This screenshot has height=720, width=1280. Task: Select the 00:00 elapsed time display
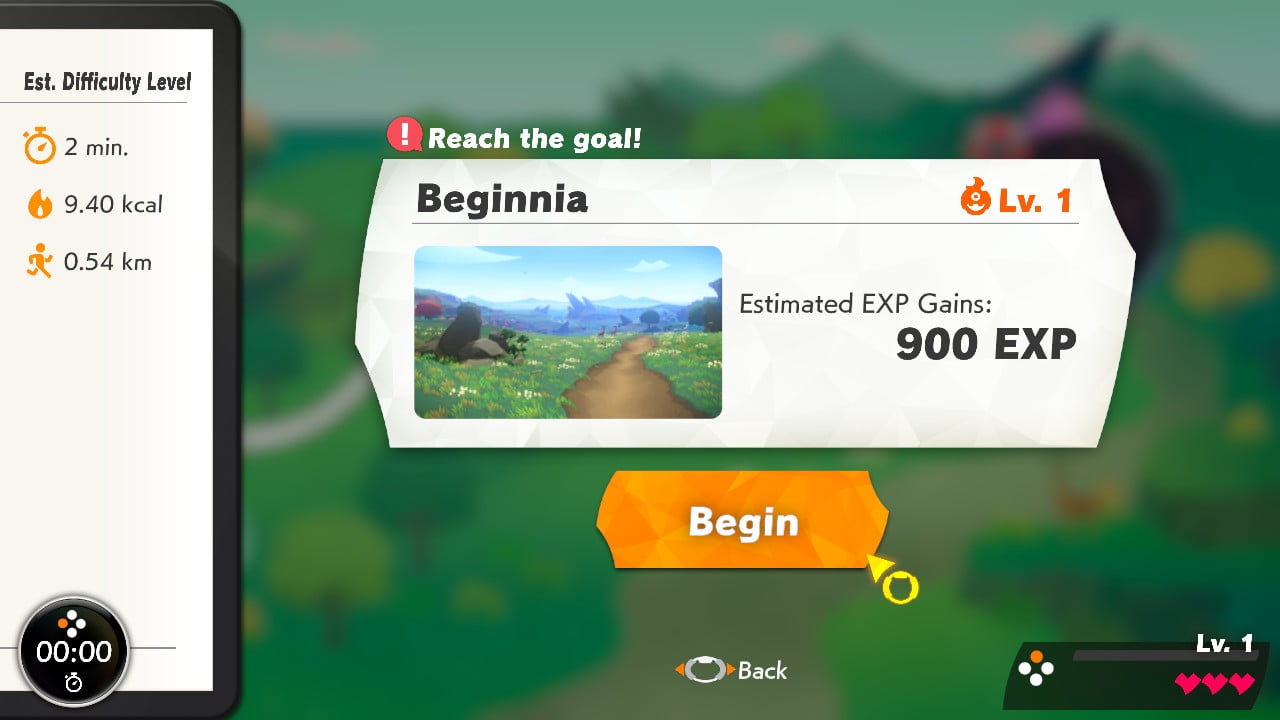point(74,651)
